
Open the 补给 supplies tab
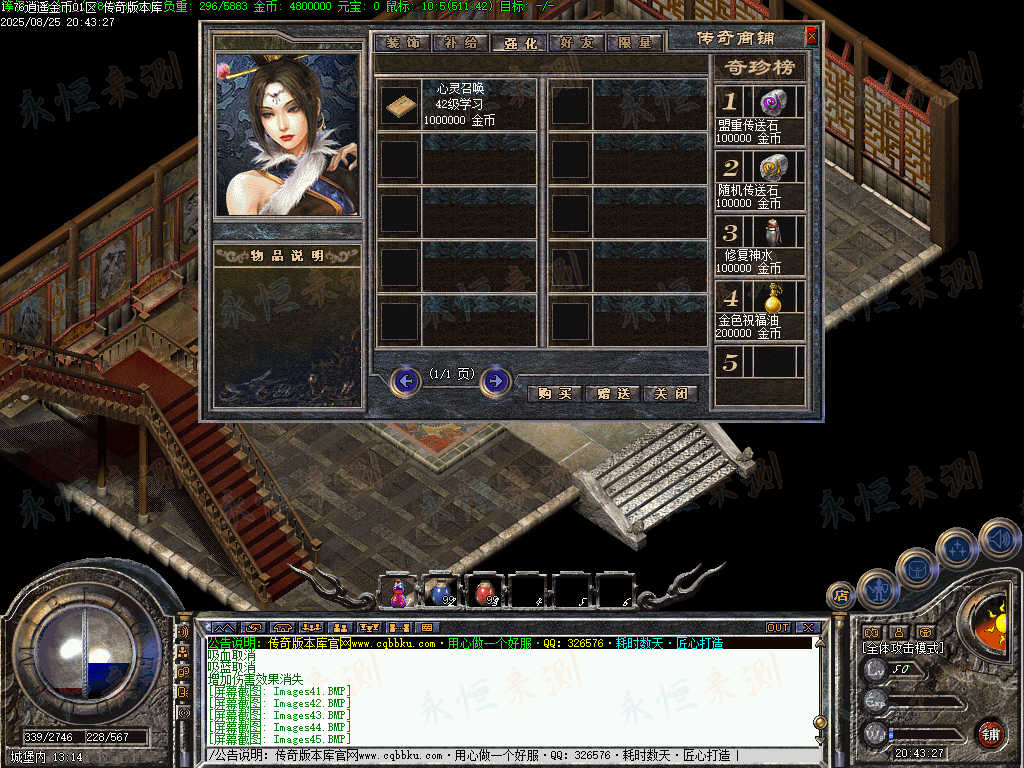click(x=462, y=43)
